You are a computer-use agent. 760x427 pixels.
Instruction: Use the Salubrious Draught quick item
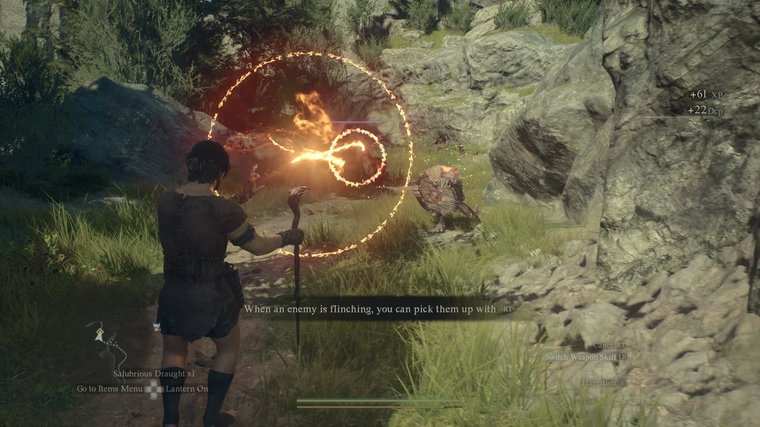148,372
